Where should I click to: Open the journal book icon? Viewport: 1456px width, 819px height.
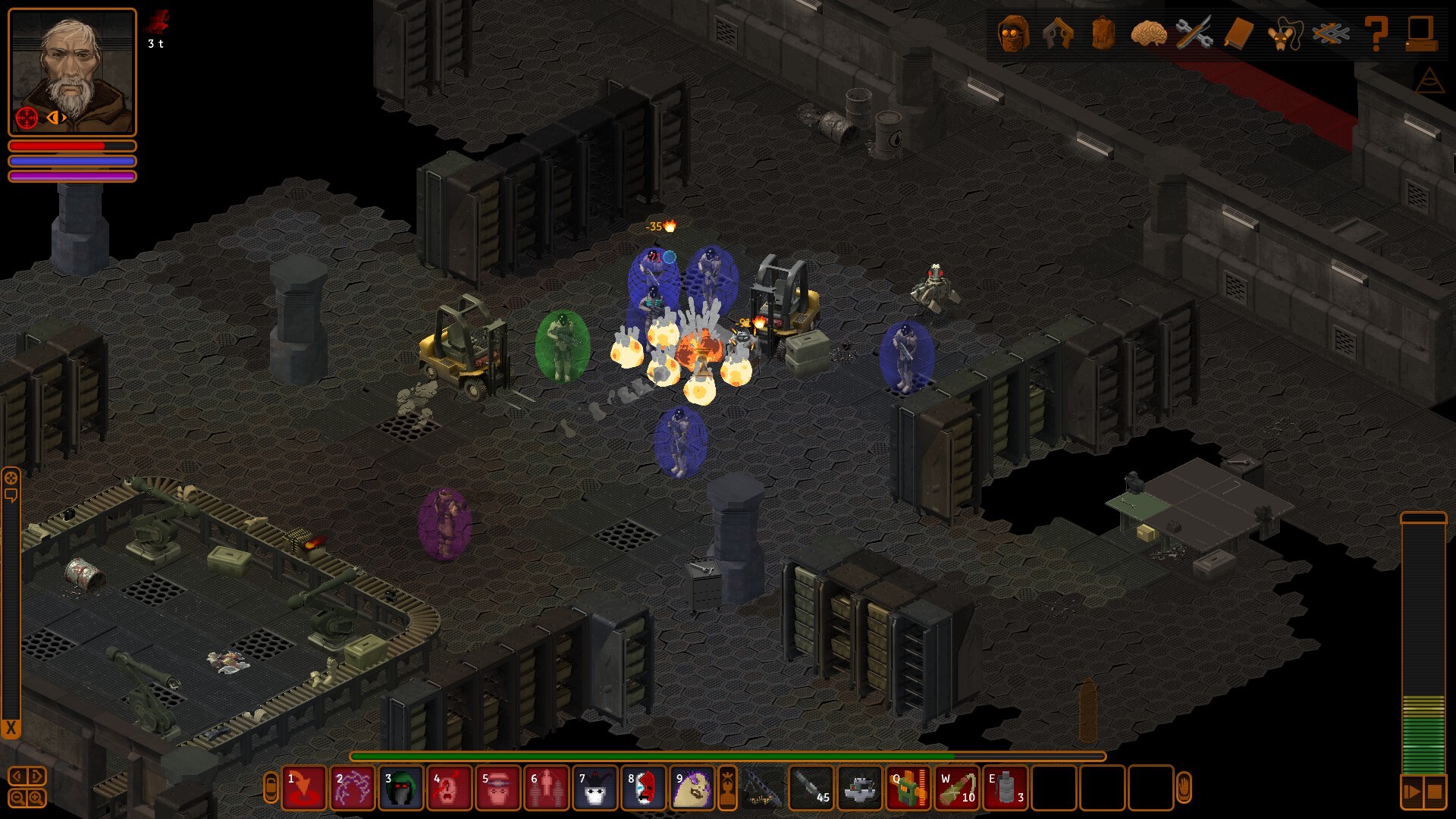pyautogui.click(x=1238, y=34)
